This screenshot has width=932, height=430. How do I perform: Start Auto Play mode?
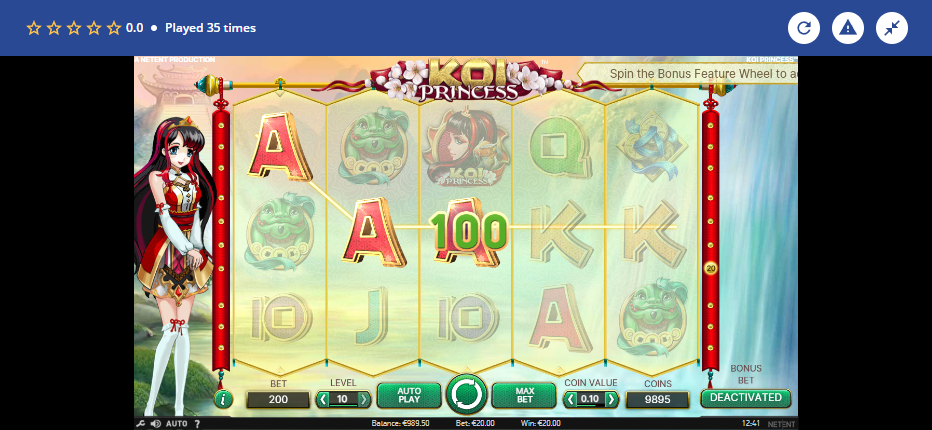click(408, 396)
